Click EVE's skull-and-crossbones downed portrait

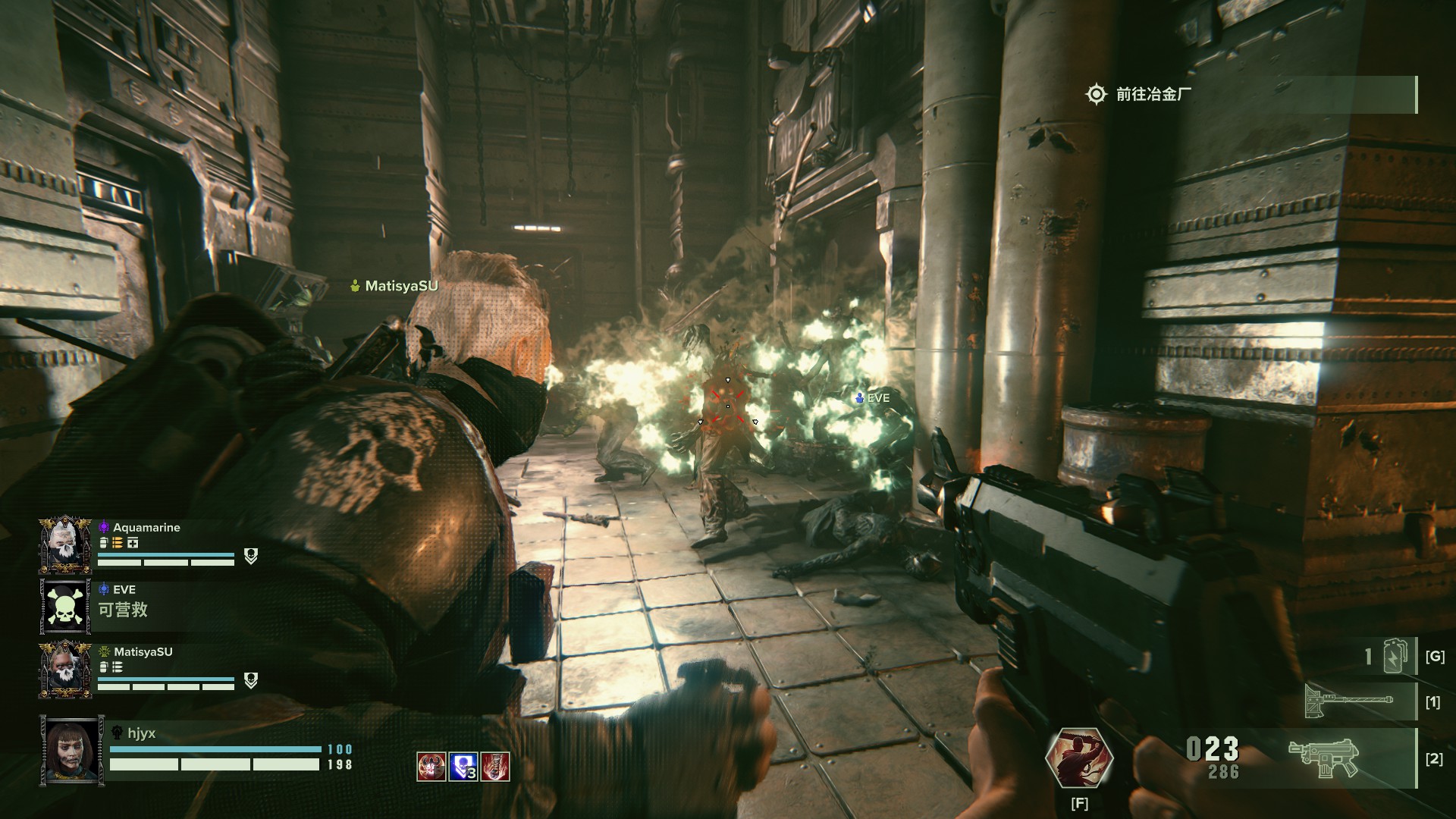[x=65, y=607]
